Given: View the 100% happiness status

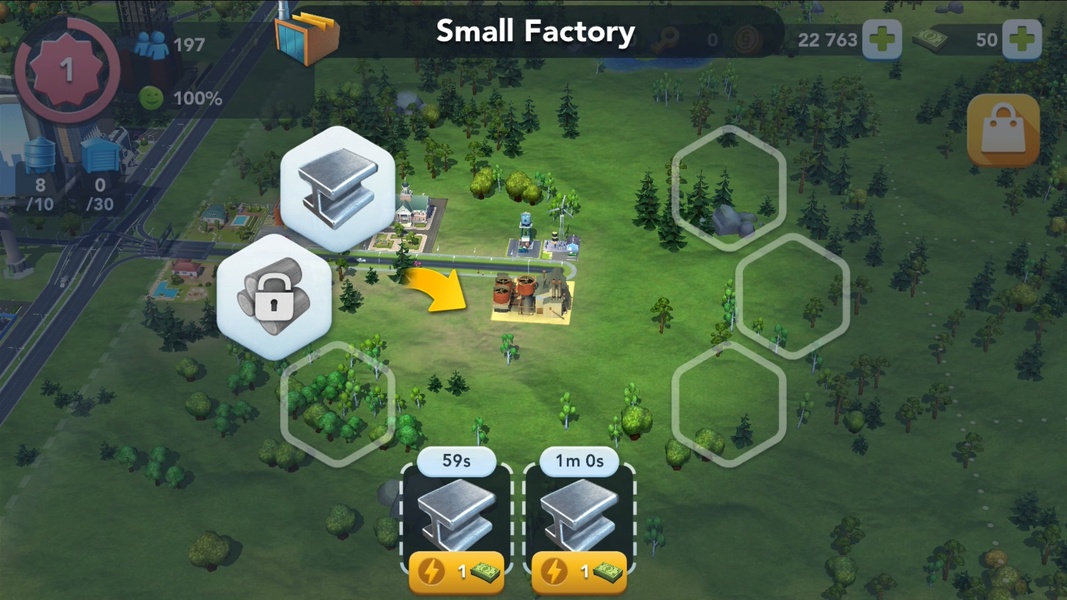Looking at the screenshot, I should 180,98.
